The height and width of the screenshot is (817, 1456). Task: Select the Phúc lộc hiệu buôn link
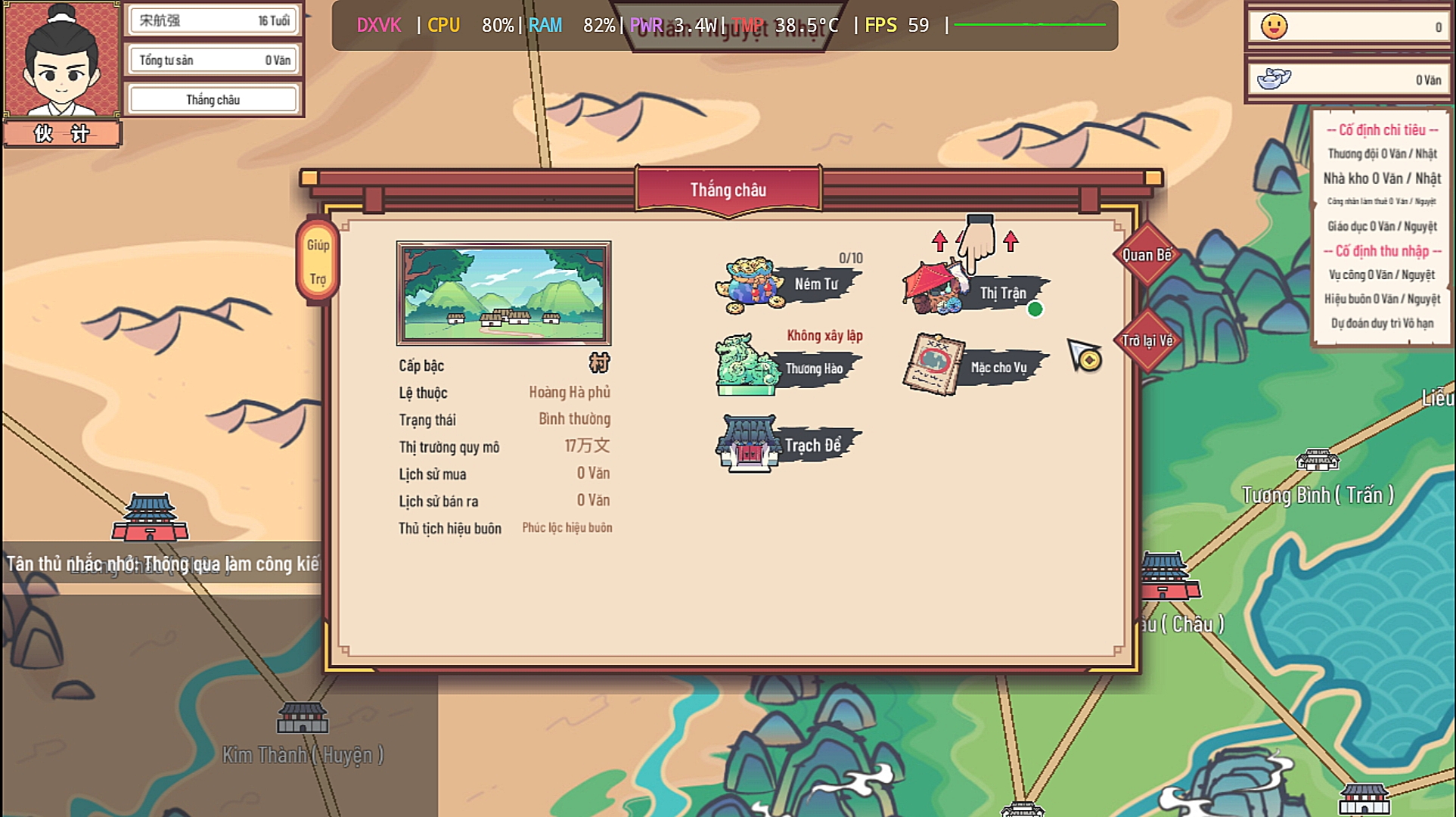(x=567, y=528)
